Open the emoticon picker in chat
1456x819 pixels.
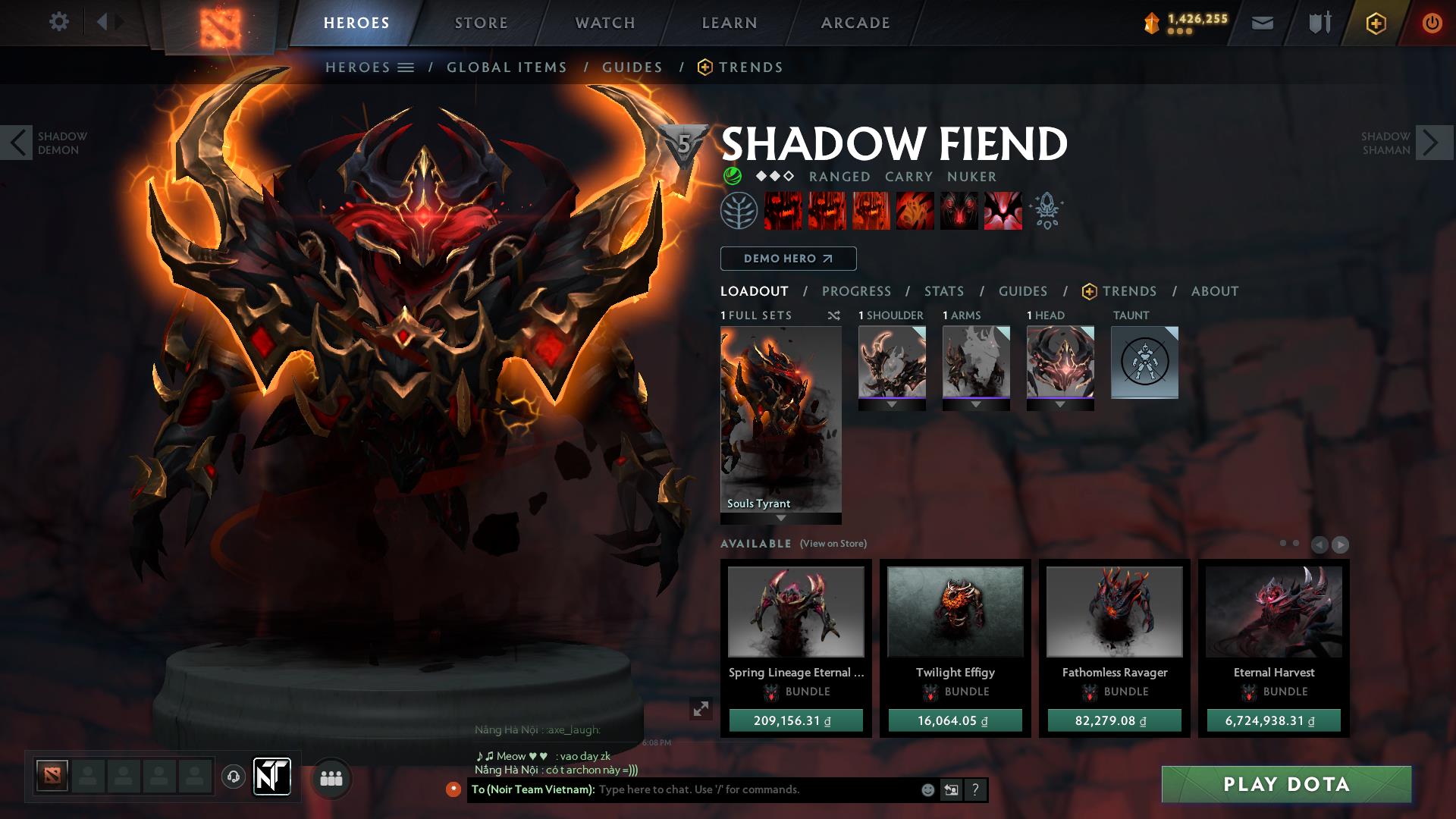[x=927, y=789]
